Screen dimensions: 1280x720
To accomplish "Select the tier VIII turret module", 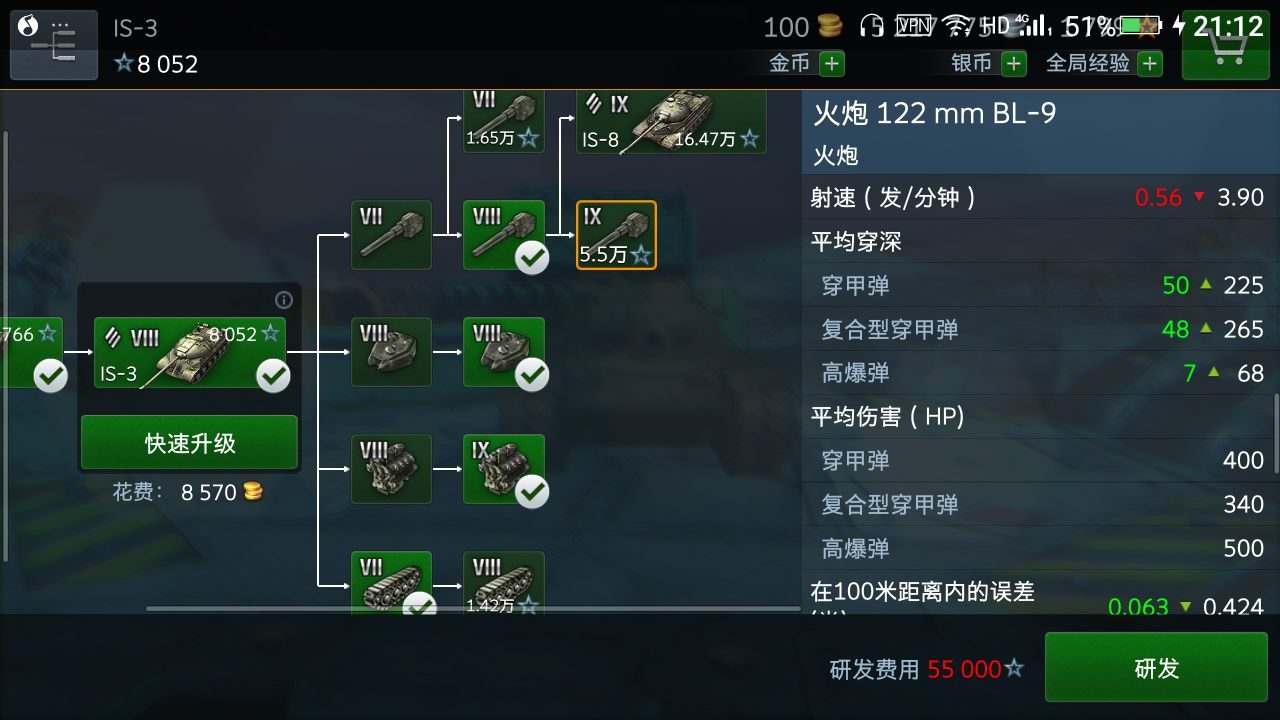I will tap(391, 352).
